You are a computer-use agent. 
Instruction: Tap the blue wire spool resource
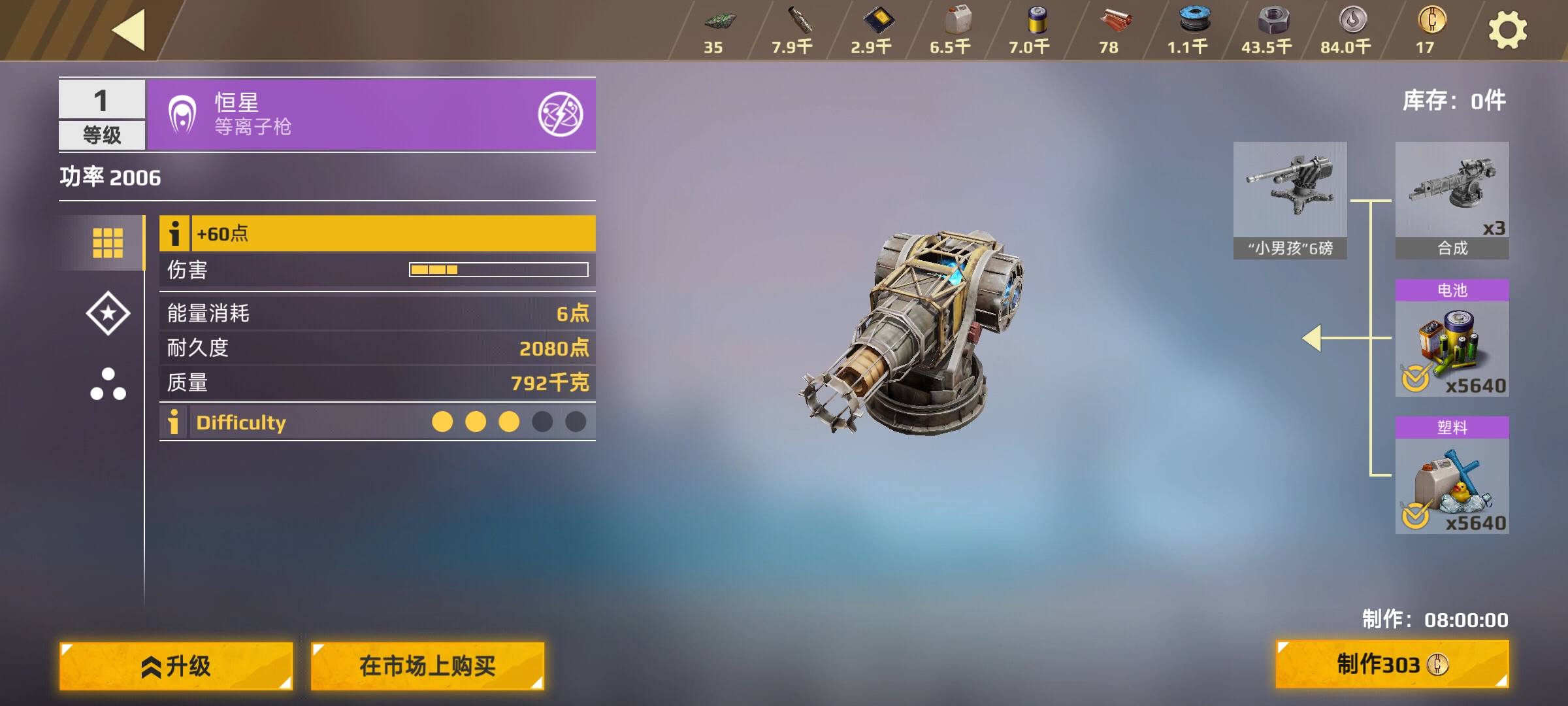tap(1193, 29)
